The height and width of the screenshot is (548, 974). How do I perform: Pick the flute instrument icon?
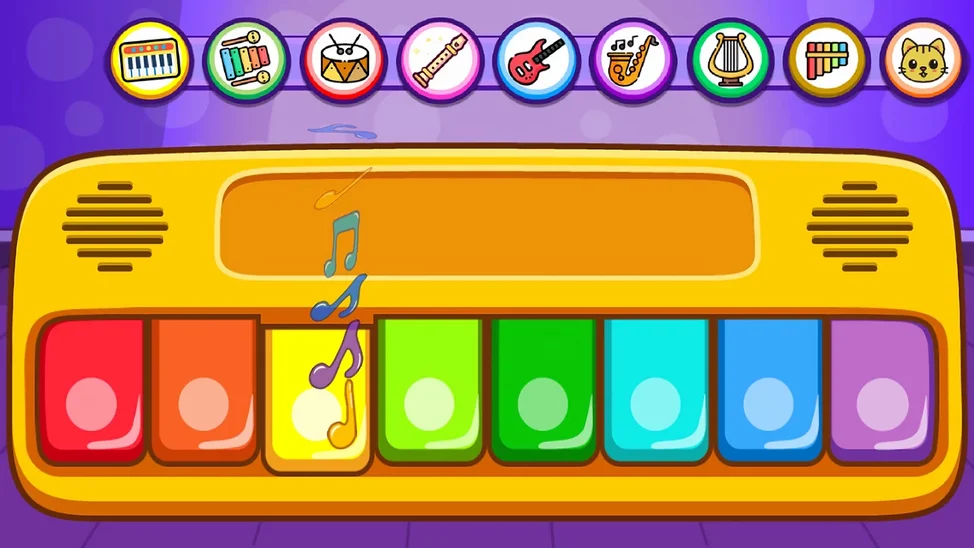[440, 60]
